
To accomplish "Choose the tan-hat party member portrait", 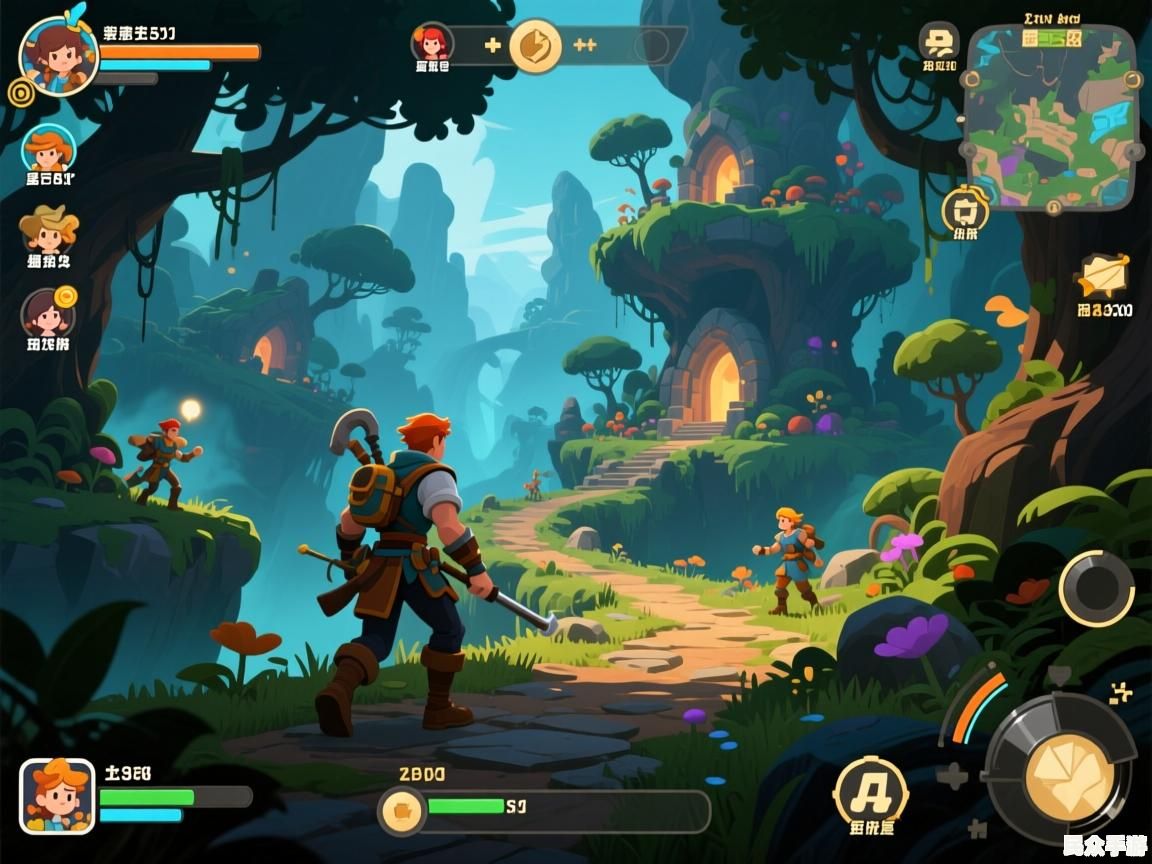I will click(48, 232).
